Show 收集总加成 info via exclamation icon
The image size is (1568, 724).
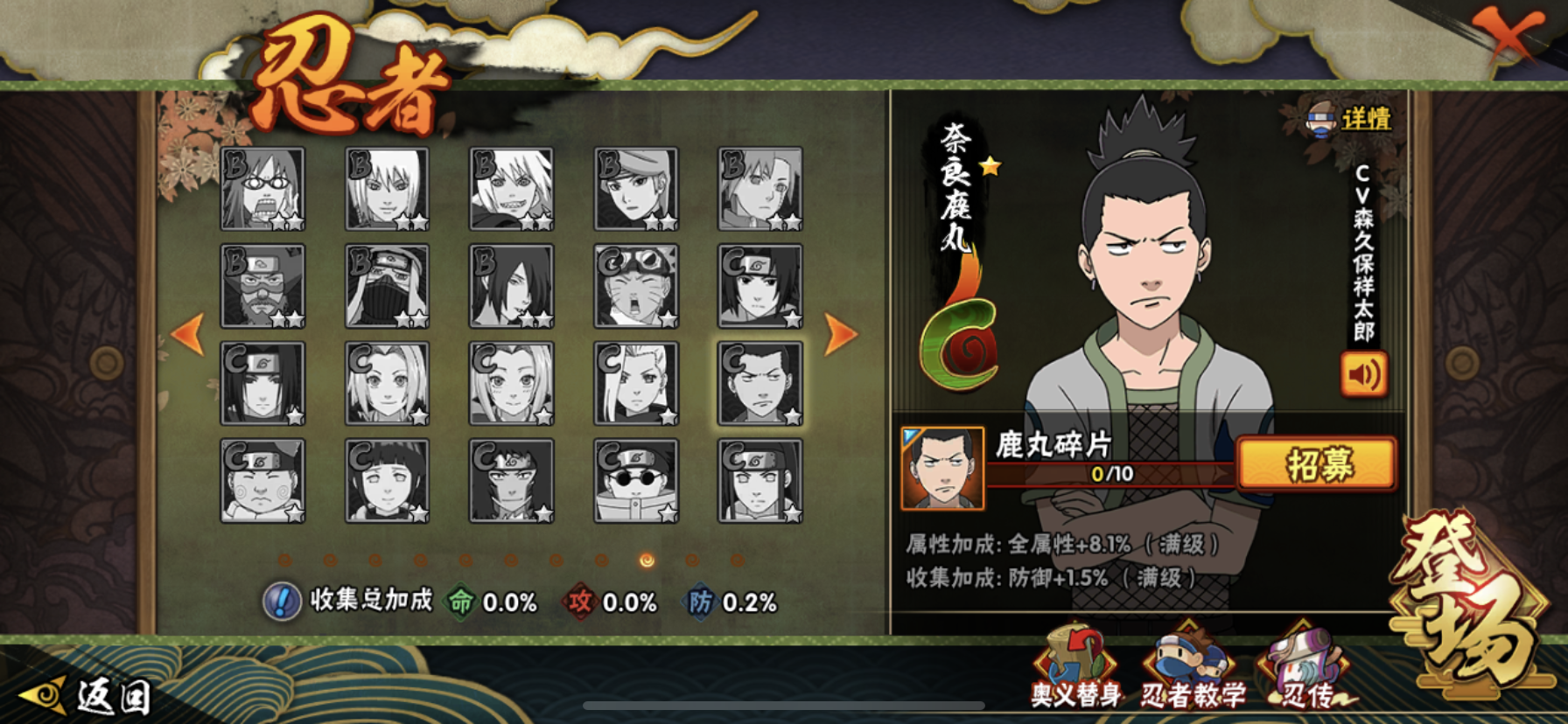282,602
